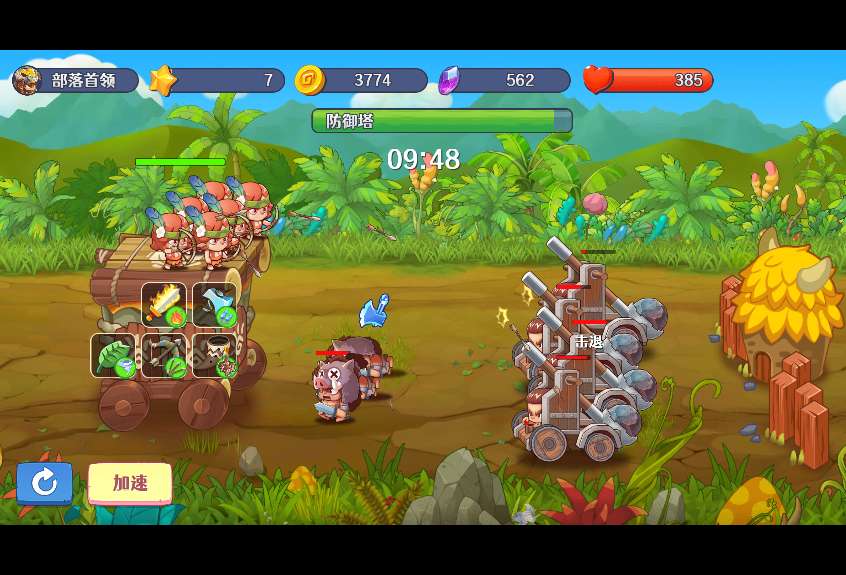Tap the 加速 speed-up button
Viewport: 846px width, 575px height.
pos(130,483)
